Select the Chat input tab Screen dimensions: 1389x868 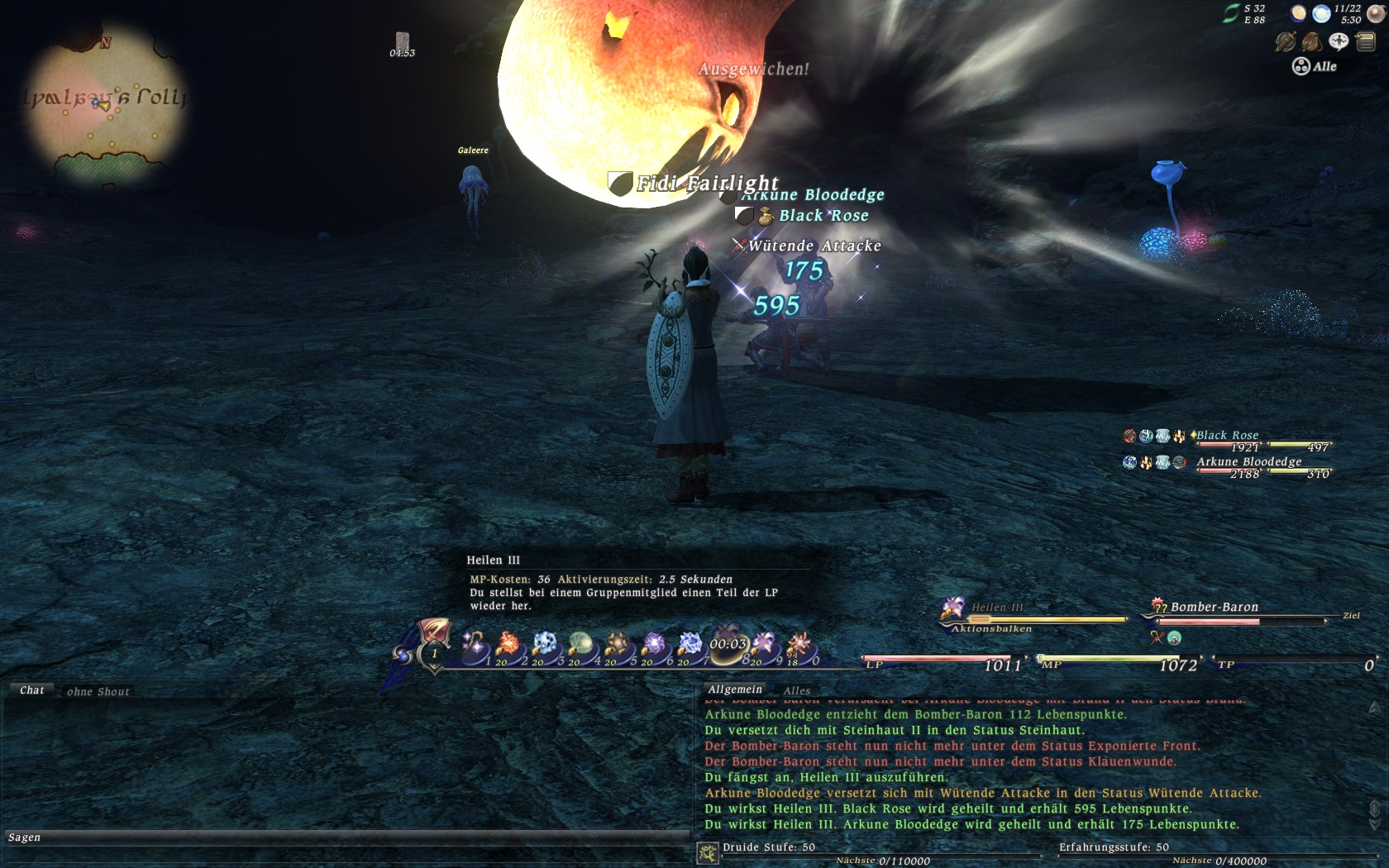click(31, 690)
